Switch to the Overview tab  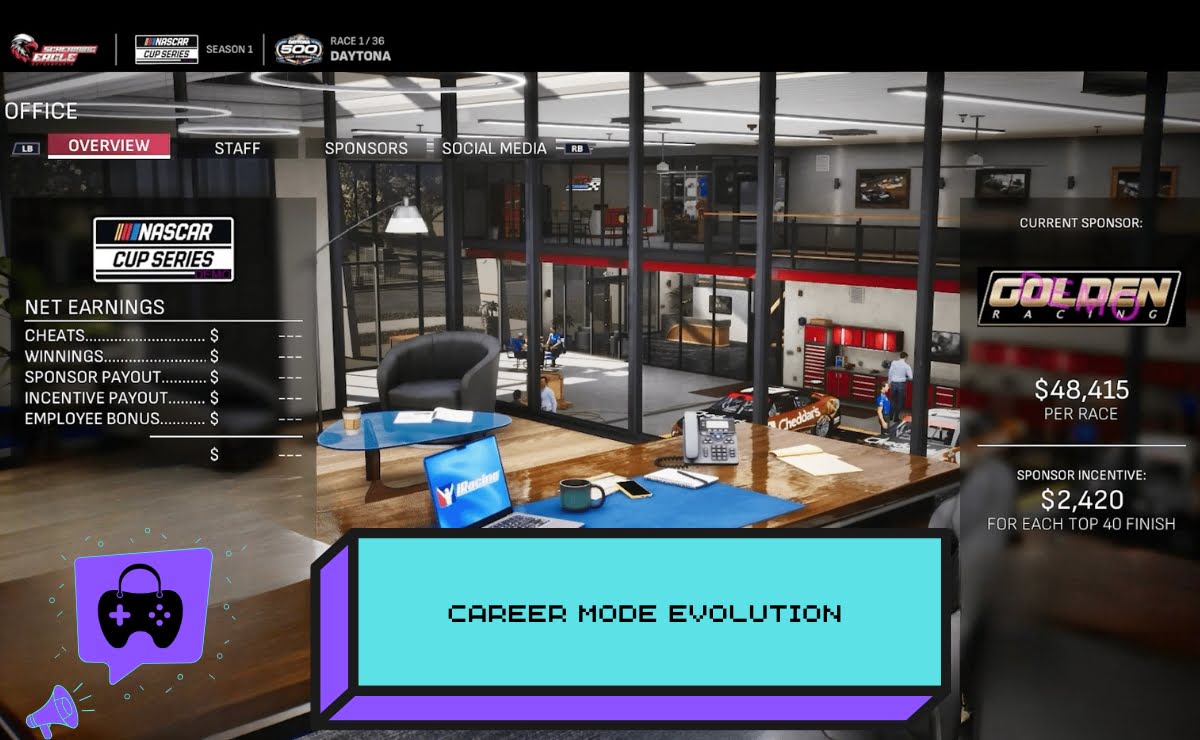[x=109, y=146]
